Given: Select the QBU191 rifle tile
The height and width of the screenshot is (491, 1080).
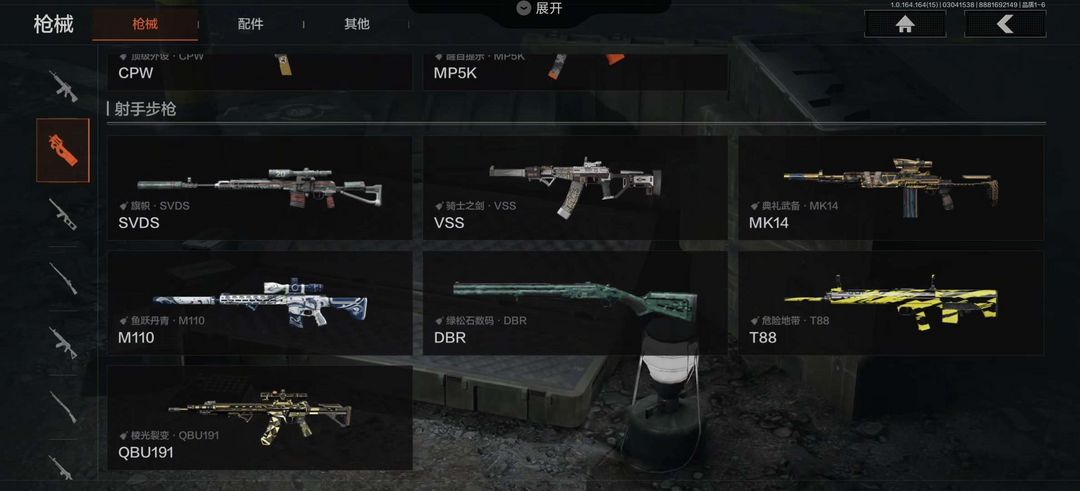Looking at the screenshot, I should point(259,418).
